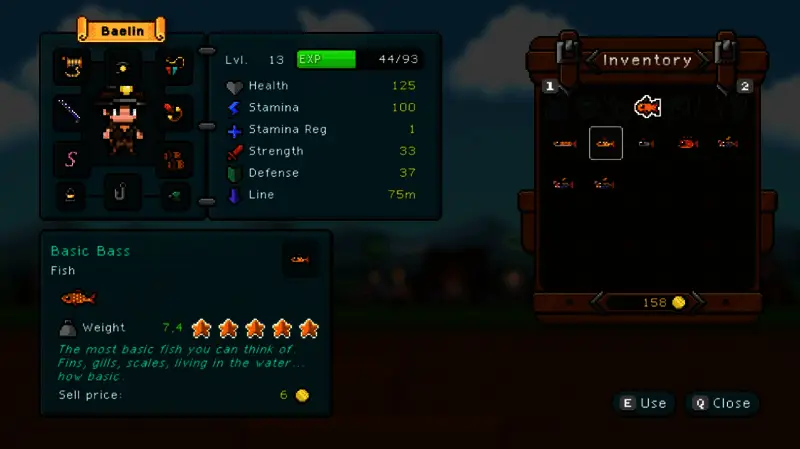
Task: Select the equipped fishing rod slot
Action: (72, 110)
